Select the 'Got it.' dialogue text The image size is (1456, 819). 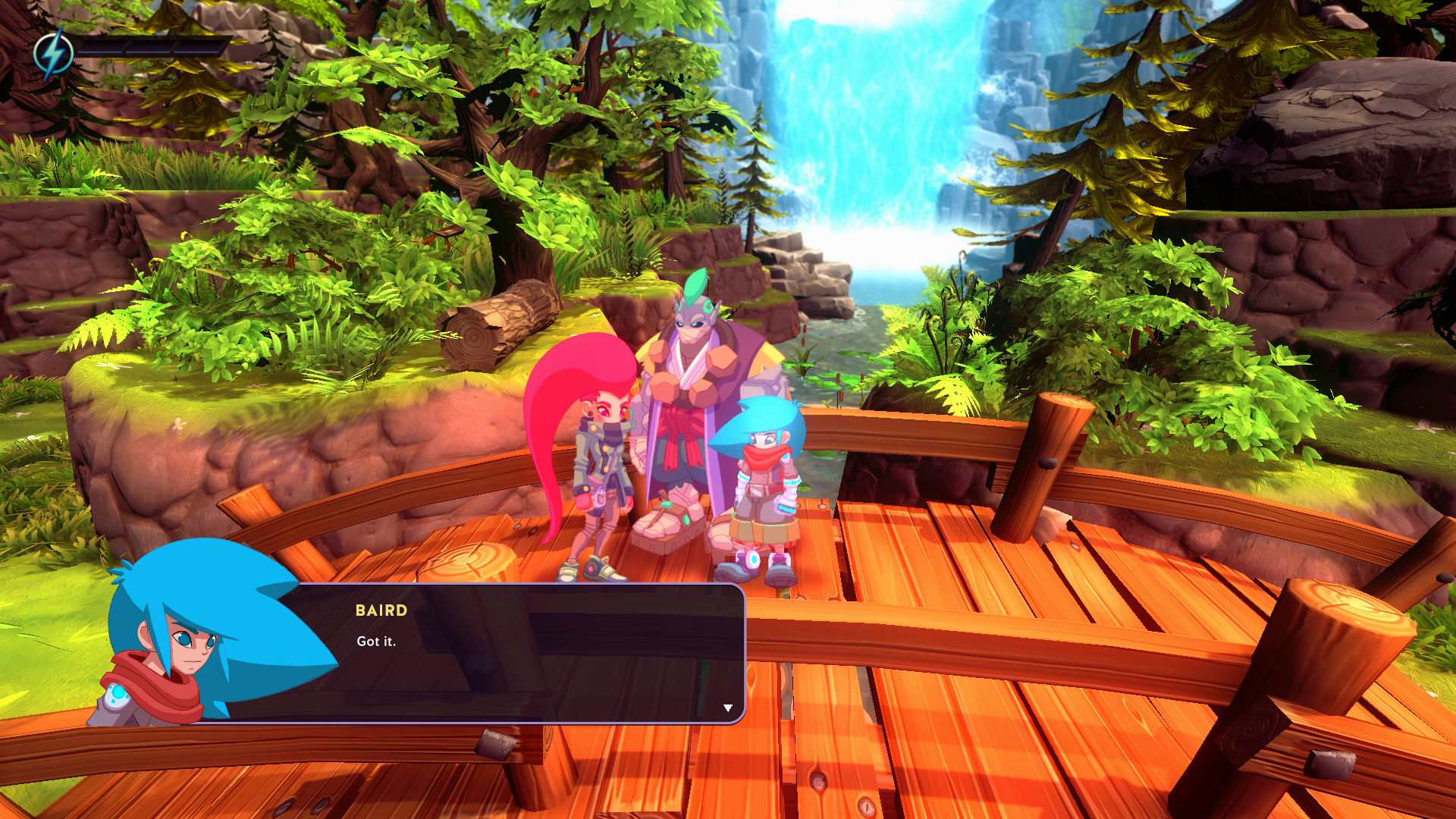[x=377, y=641]
